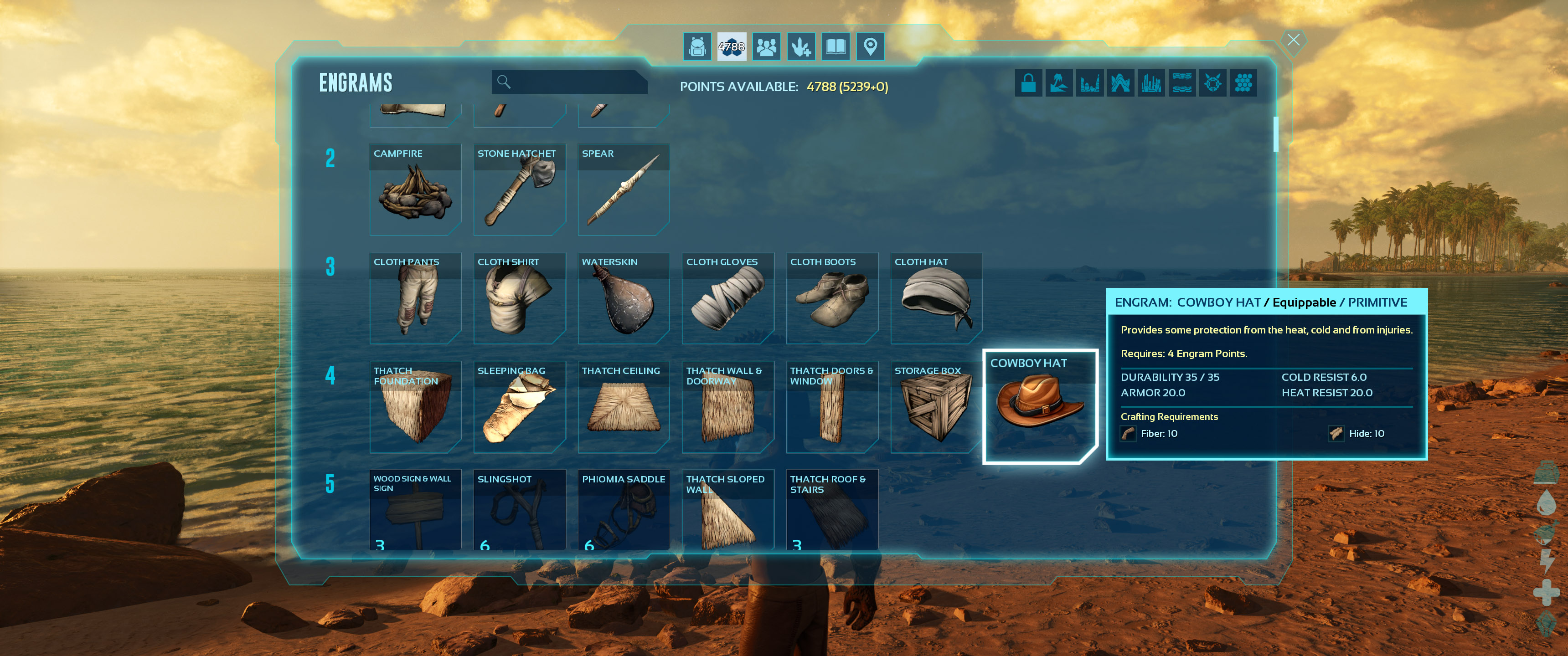Toggle the Extinction city engram filter

1151,83
